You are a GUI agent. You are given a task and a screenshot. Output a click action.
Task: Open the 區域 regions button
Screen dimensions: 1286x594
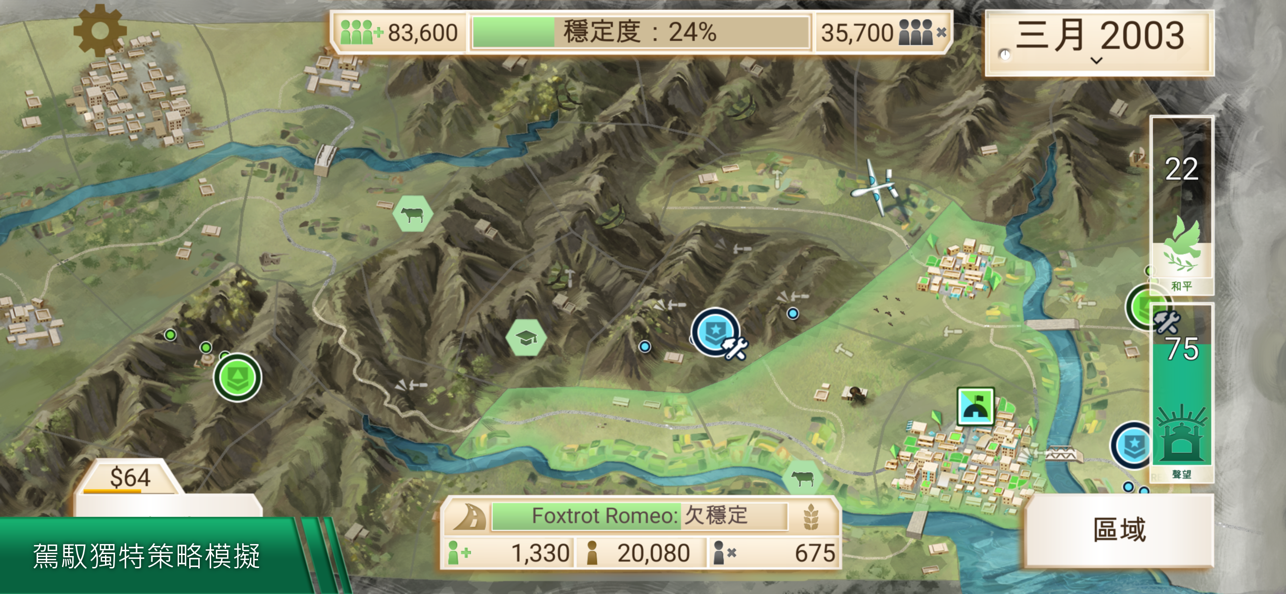point(1119,530)
